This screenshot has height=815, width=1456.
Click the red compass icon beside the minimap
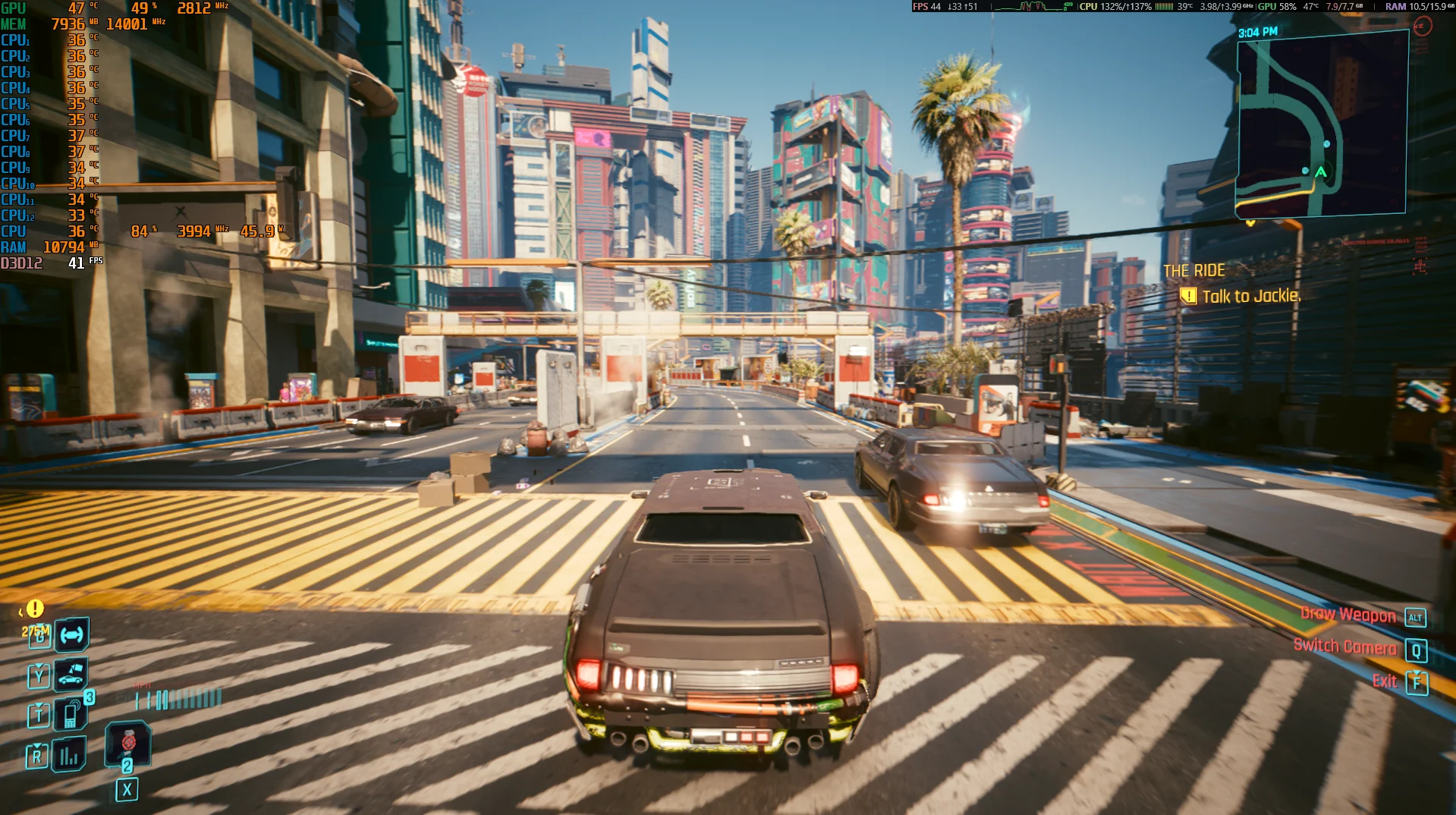coord(1423,27)
